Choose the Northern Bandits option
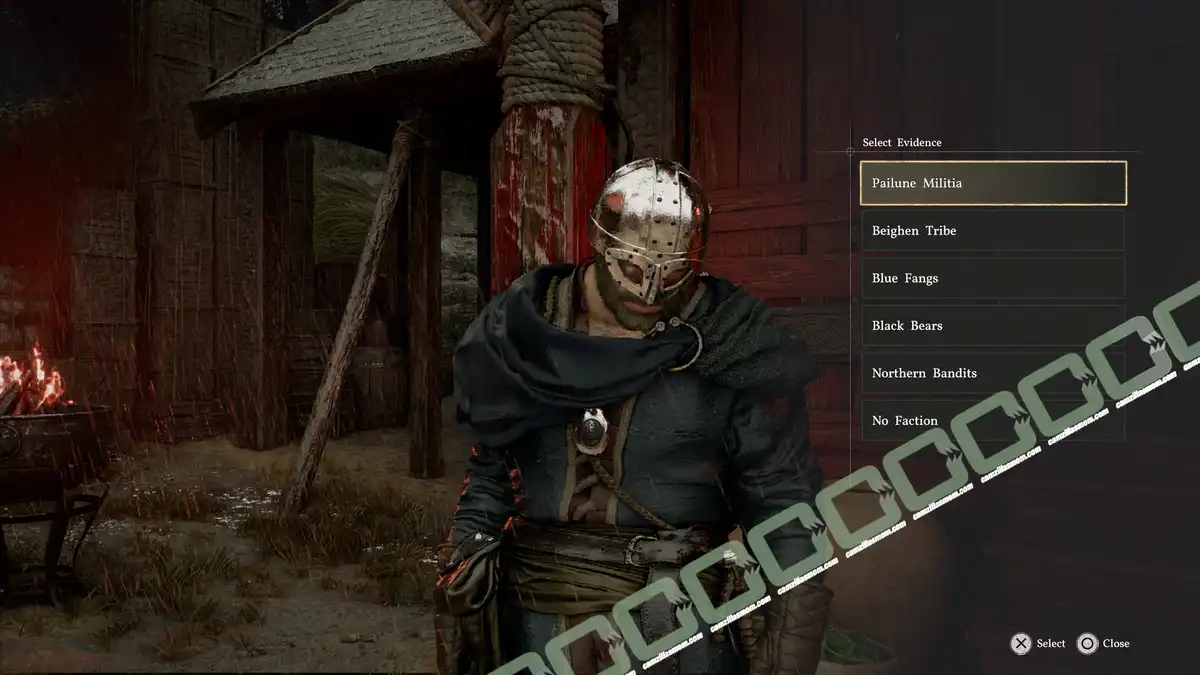 992,373
